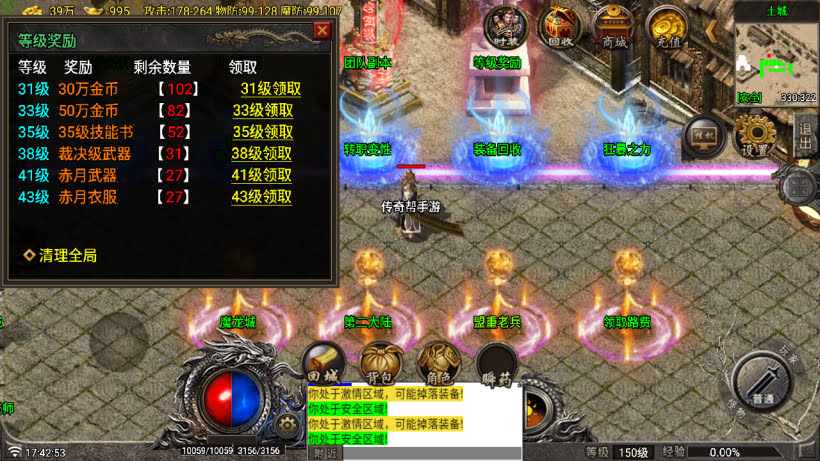Claim the 33级领取 reward
Viewport: 820px width, 461px height.
[263, 110]
